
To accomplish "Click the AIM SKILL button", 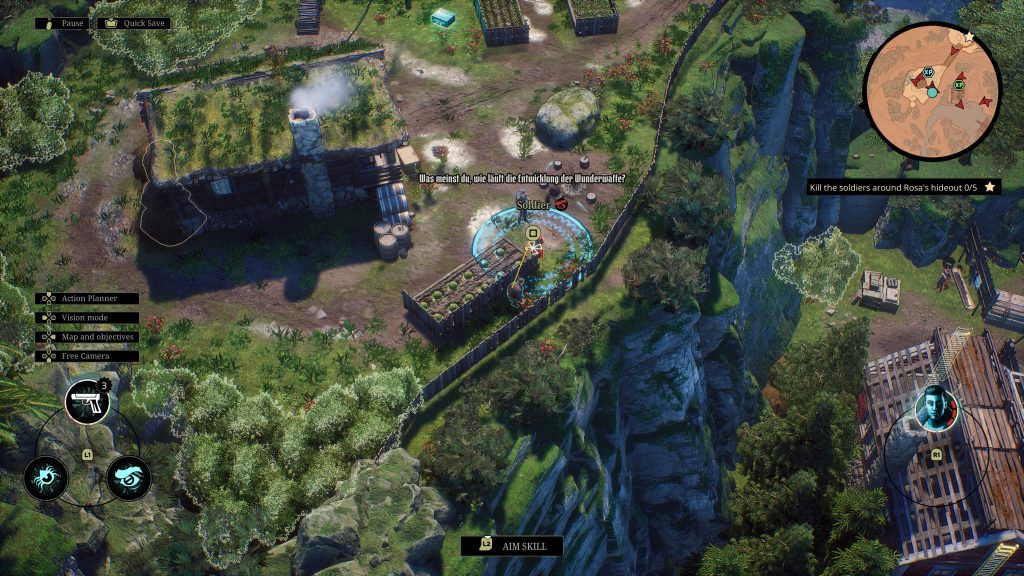I will point(511,545).
